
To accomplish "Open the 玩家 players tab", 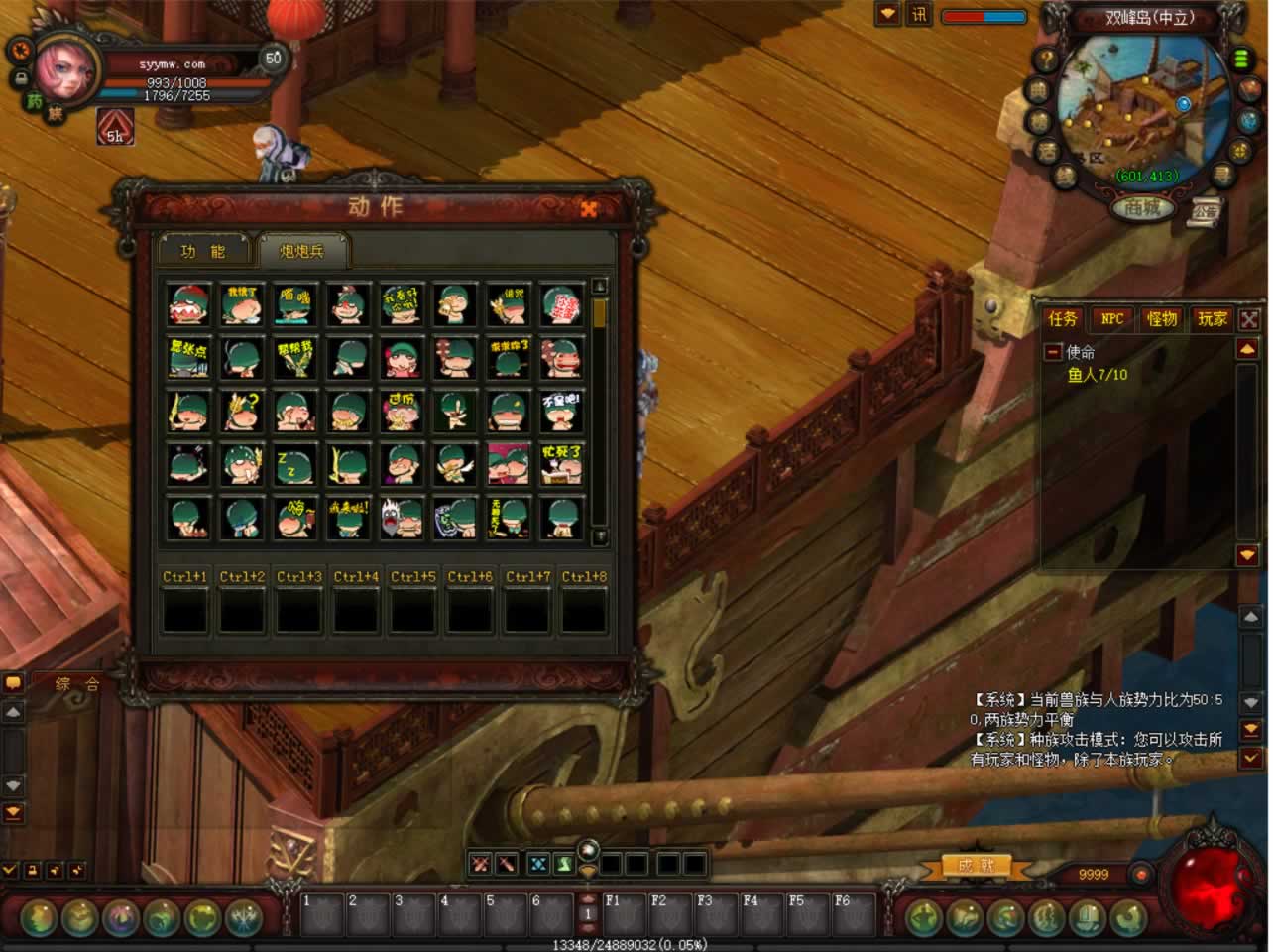I will (x=1212, y=318).
